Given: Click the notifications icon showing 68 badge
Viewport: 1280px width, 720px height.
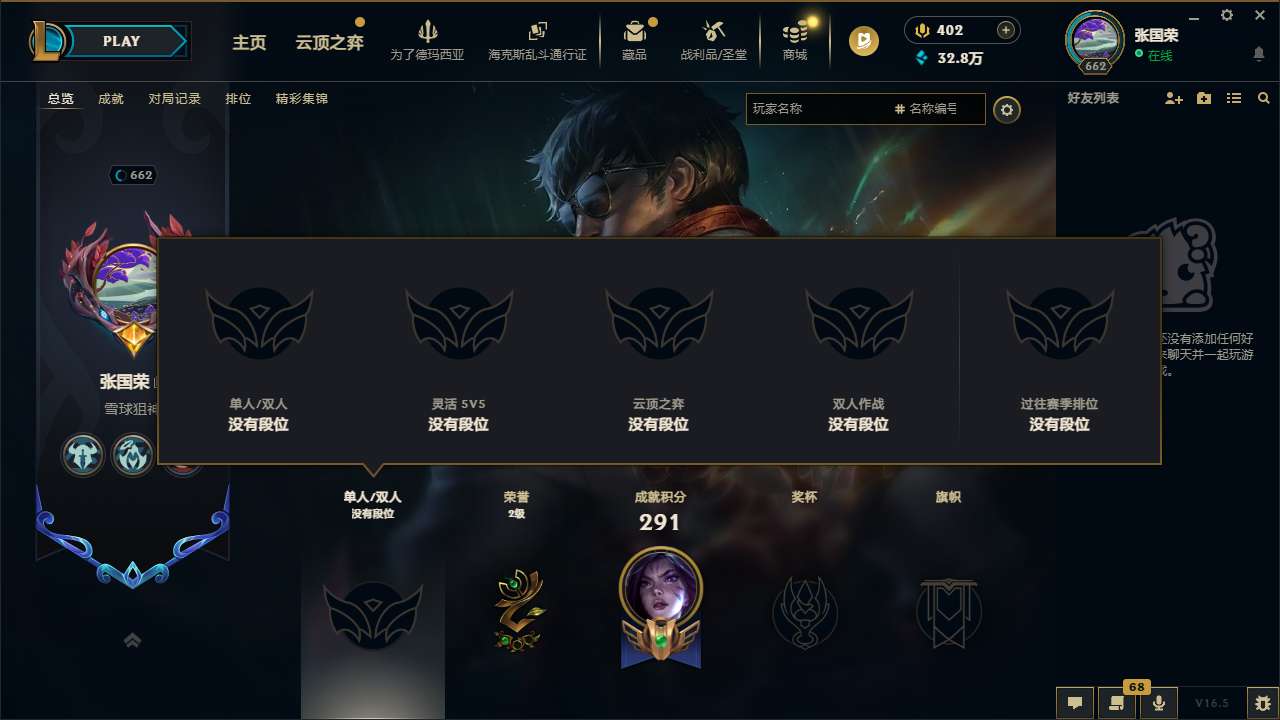Looking at the screenshot, I should click(1117, 703).
